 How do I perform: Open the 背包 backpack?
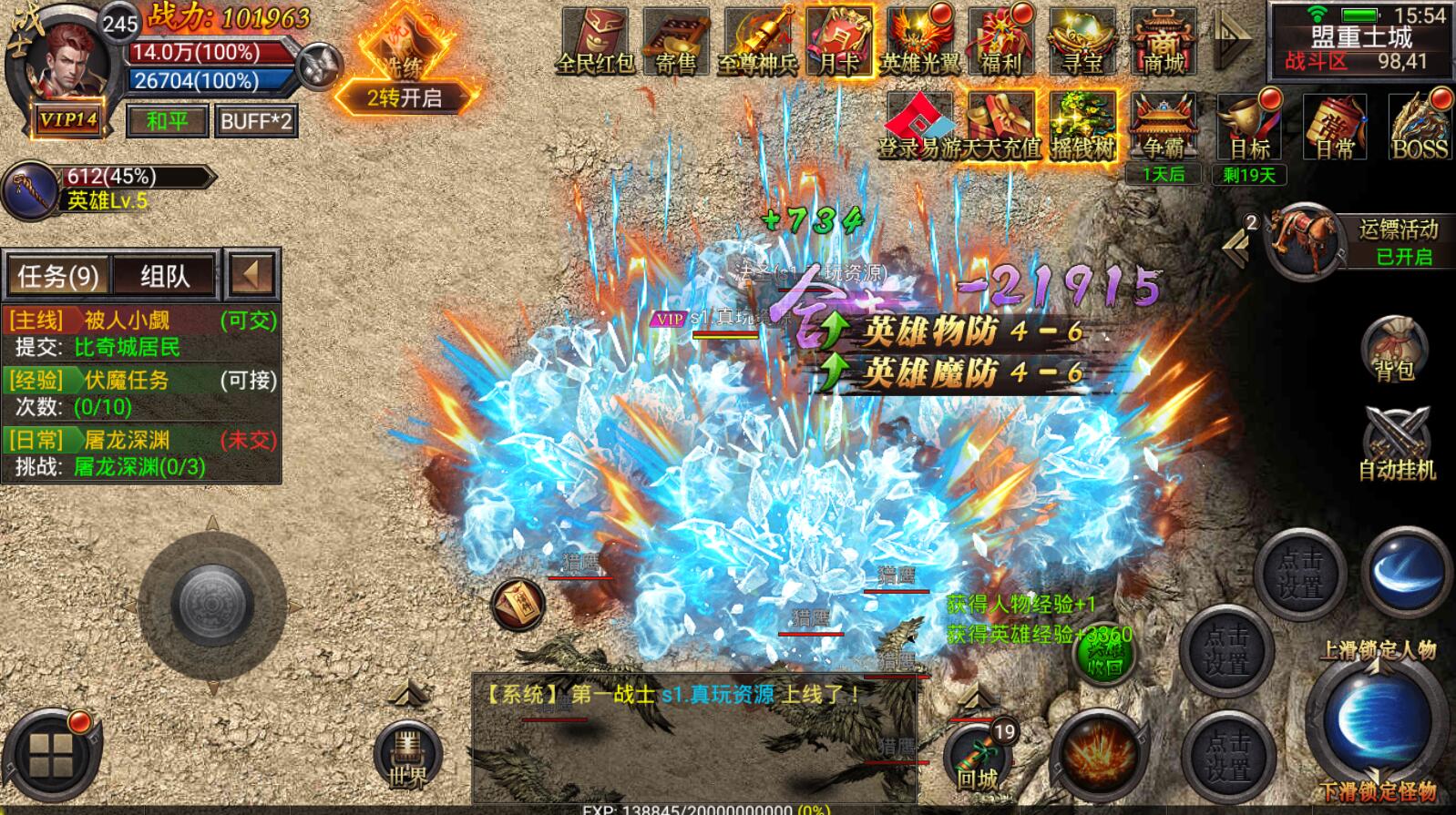coord(1393,348)
